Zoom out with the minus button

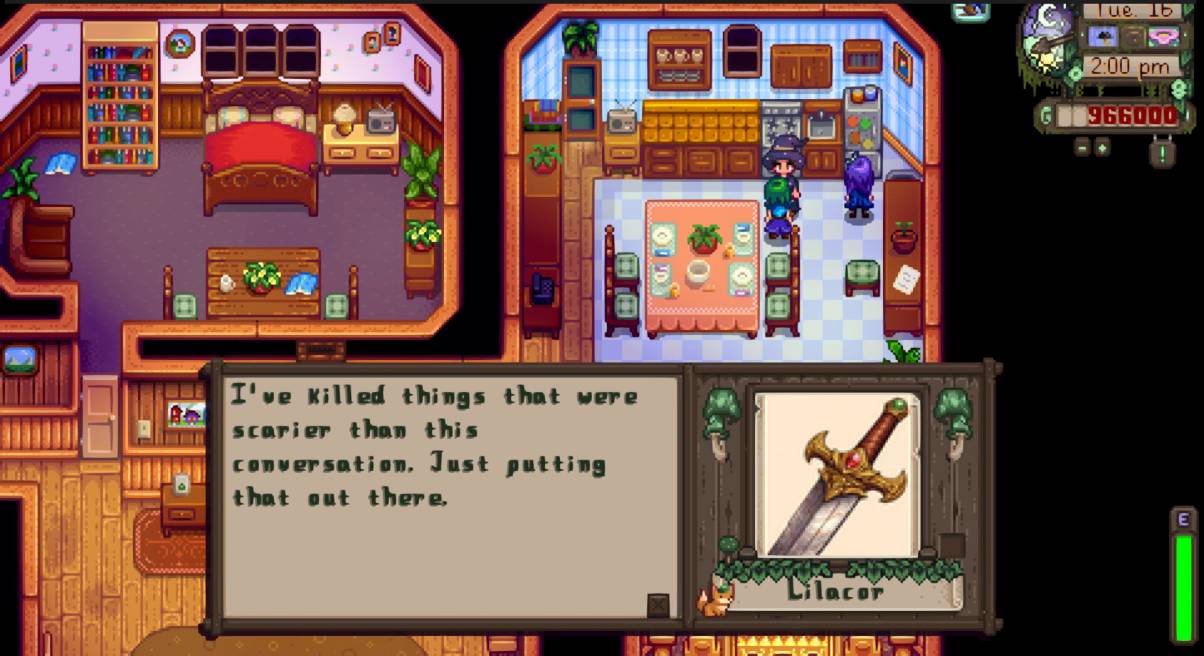(x=1083, y=147)
